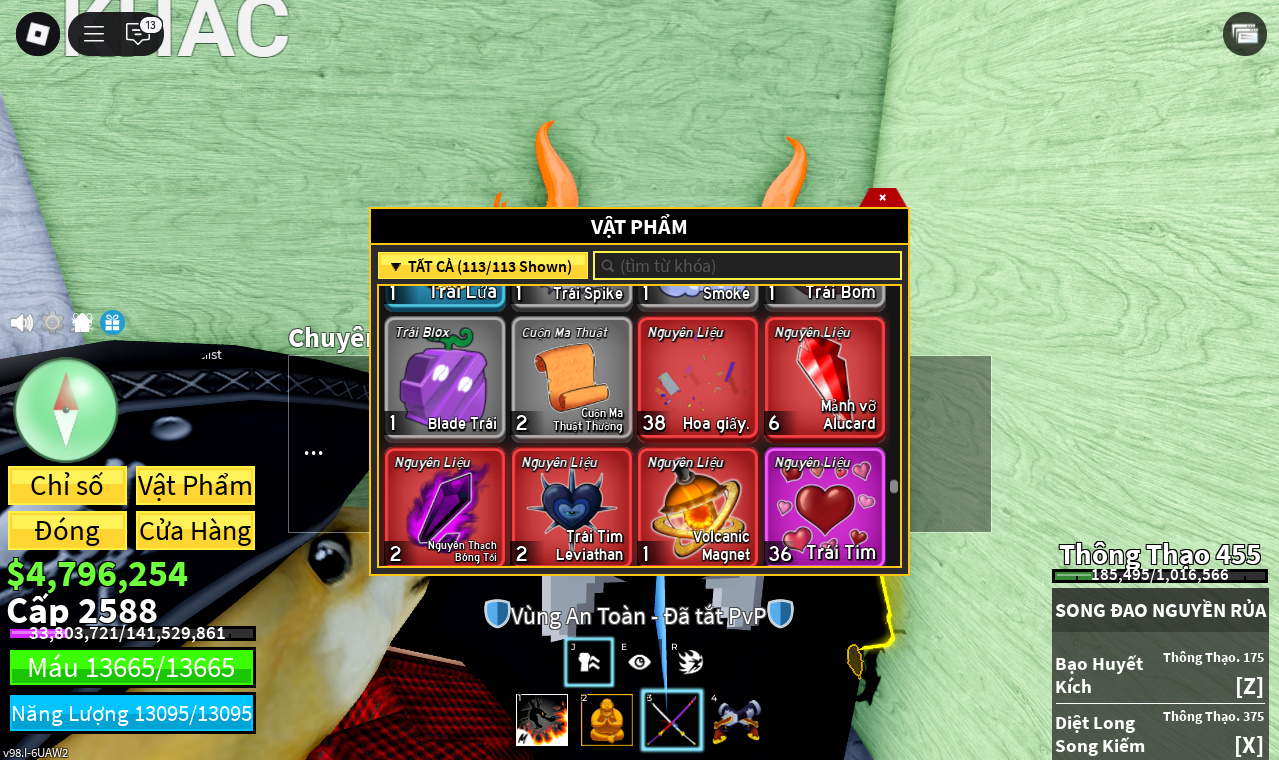Image resolution: width=1279 pixels, height=760 pixels.
Task: Close the Vật Phẩm inventory window
Action: click(882, 197)
